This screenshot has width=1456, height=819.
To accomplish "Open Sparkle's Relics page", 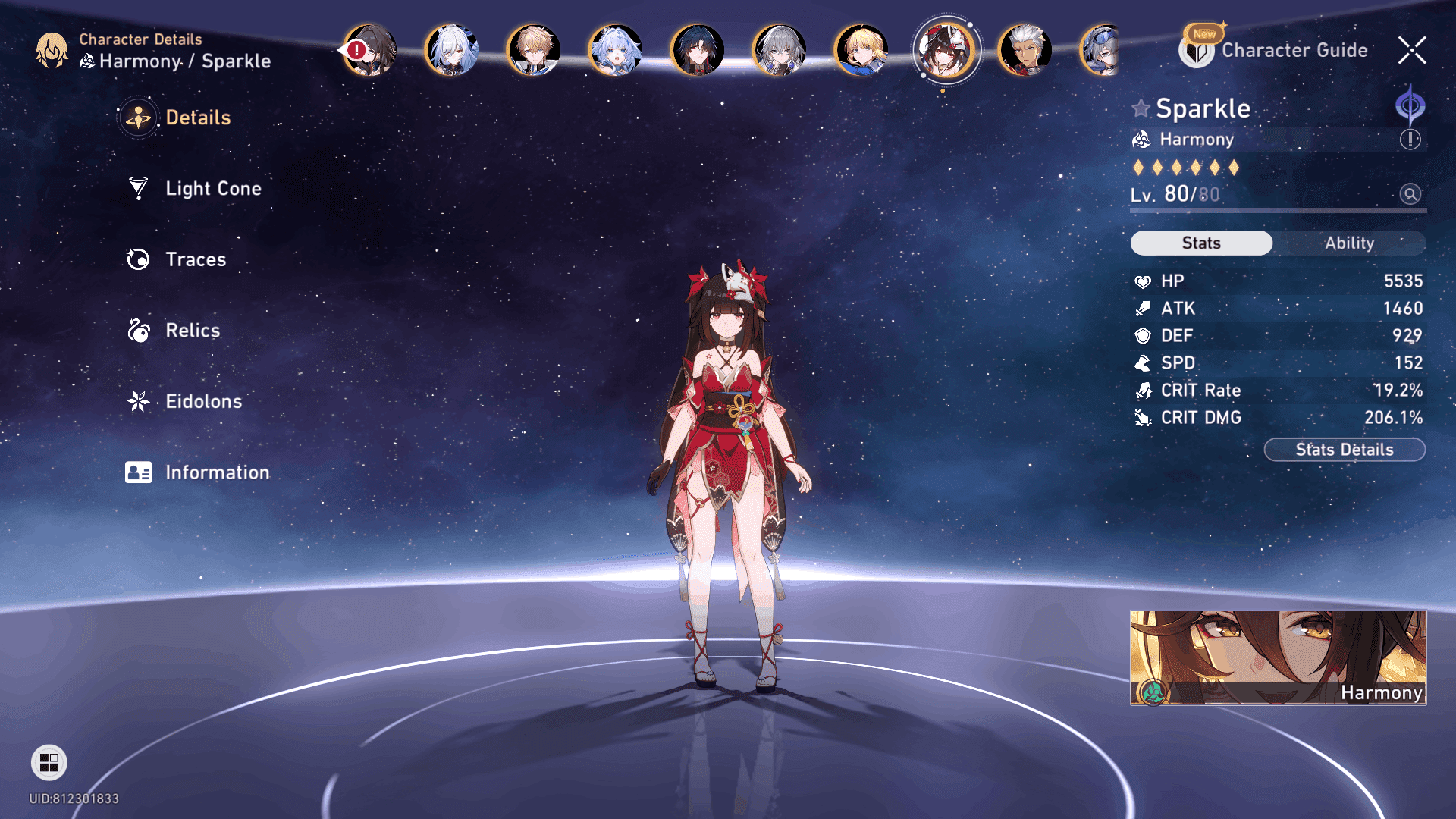I will (192, 331).
